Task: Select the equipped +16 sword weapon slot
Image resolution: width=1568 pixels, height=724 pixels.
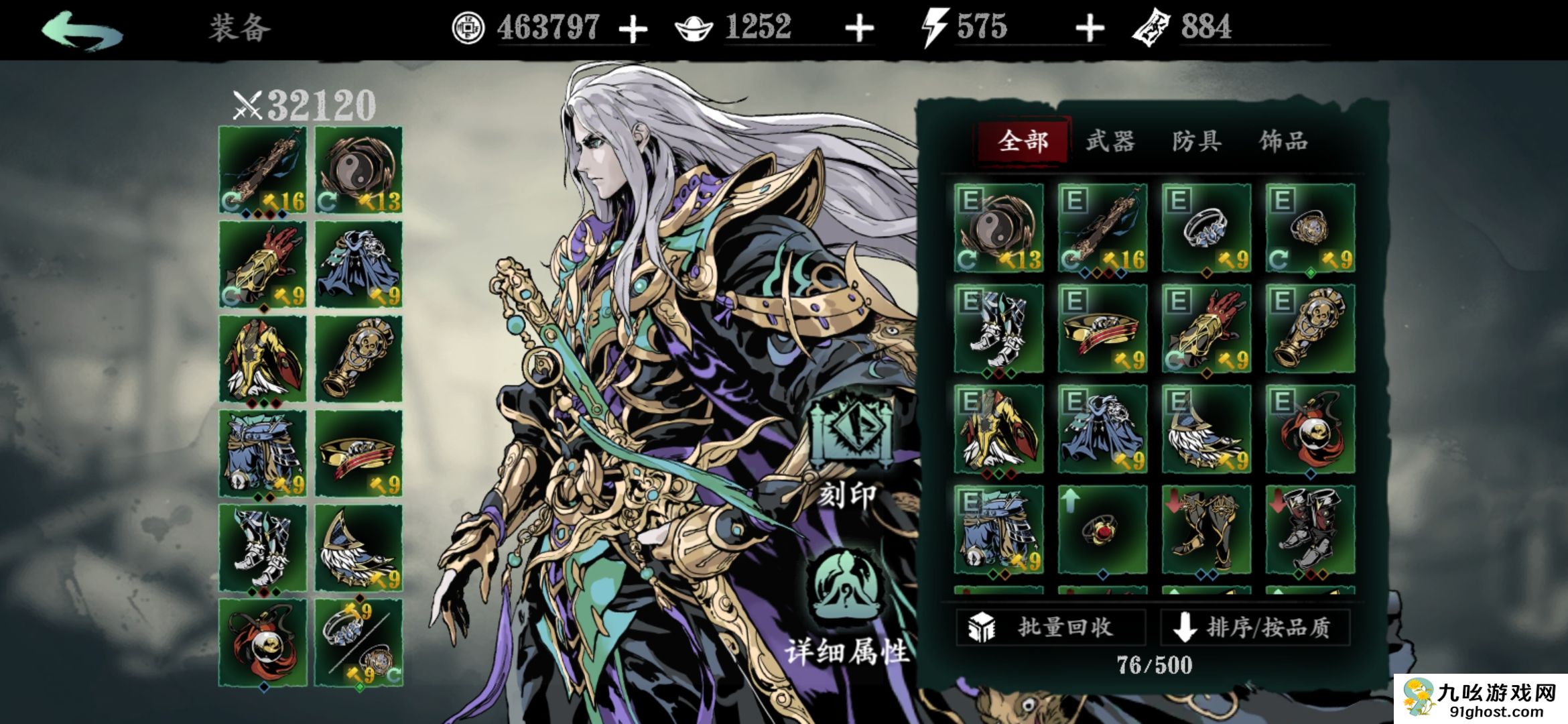Action: pos(263,170)
